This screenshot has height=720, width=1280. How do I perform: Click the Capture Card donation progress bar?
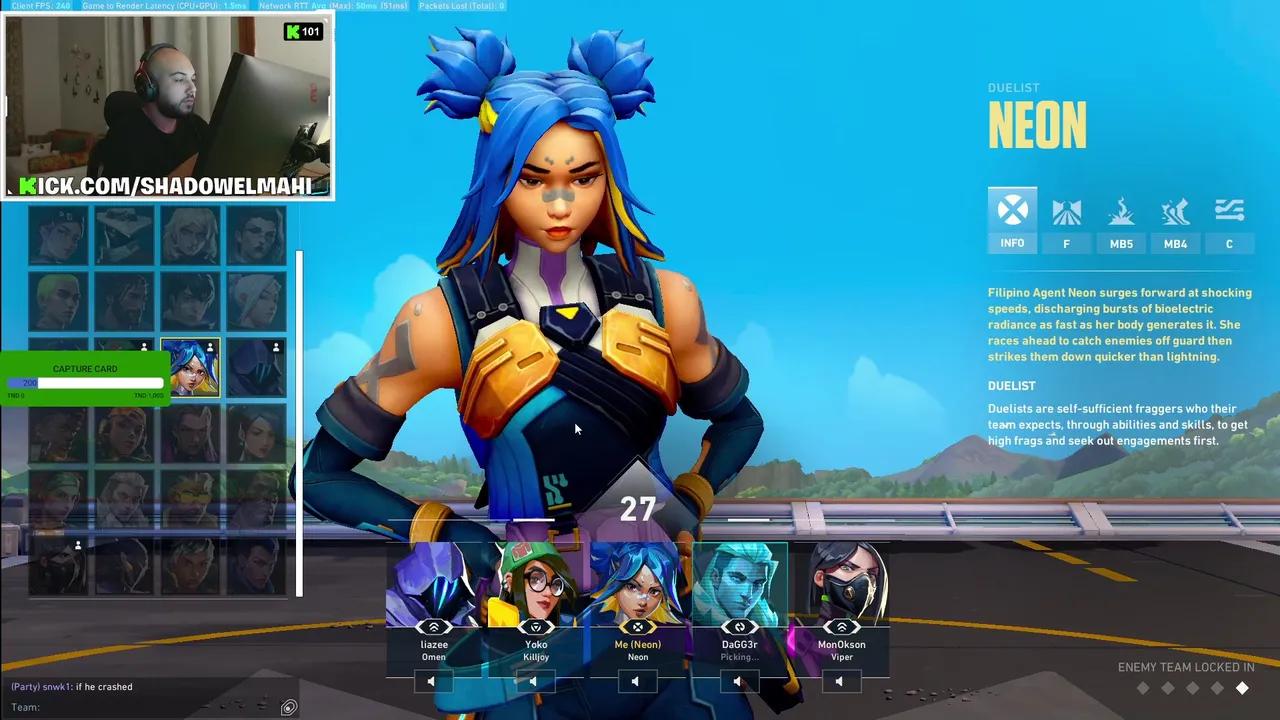(85, 383)
